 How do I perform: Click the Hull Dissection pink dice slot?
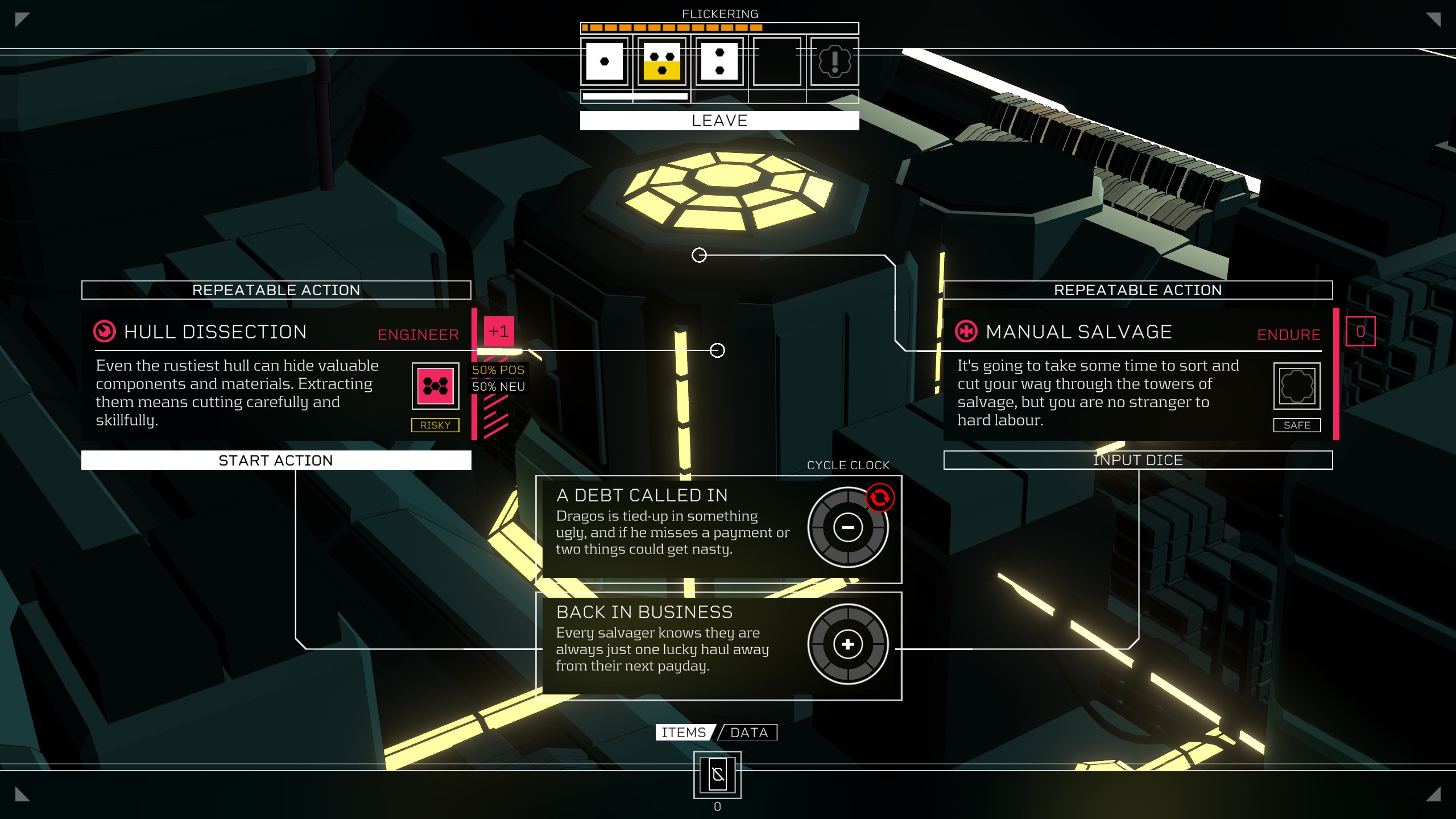(x=435, y=386)
